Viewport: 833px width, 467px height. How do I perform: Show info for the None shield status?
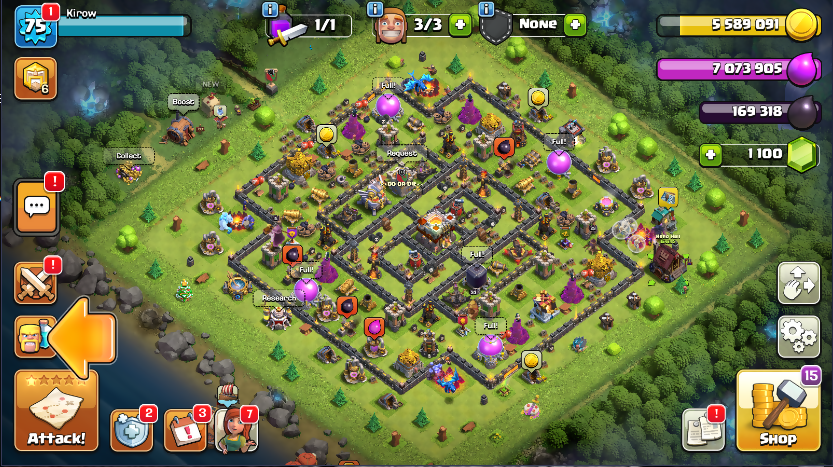(x=487, y=8)
